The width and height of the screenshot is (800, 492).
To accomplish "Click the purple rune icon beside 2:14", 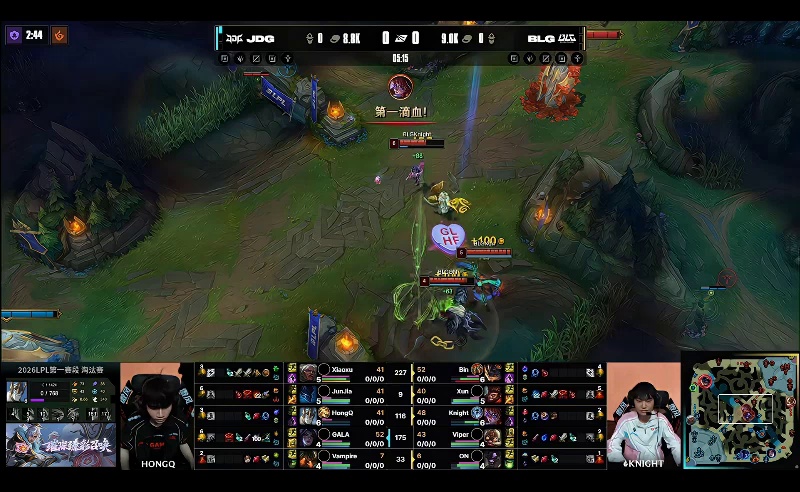I will (14, 35).
